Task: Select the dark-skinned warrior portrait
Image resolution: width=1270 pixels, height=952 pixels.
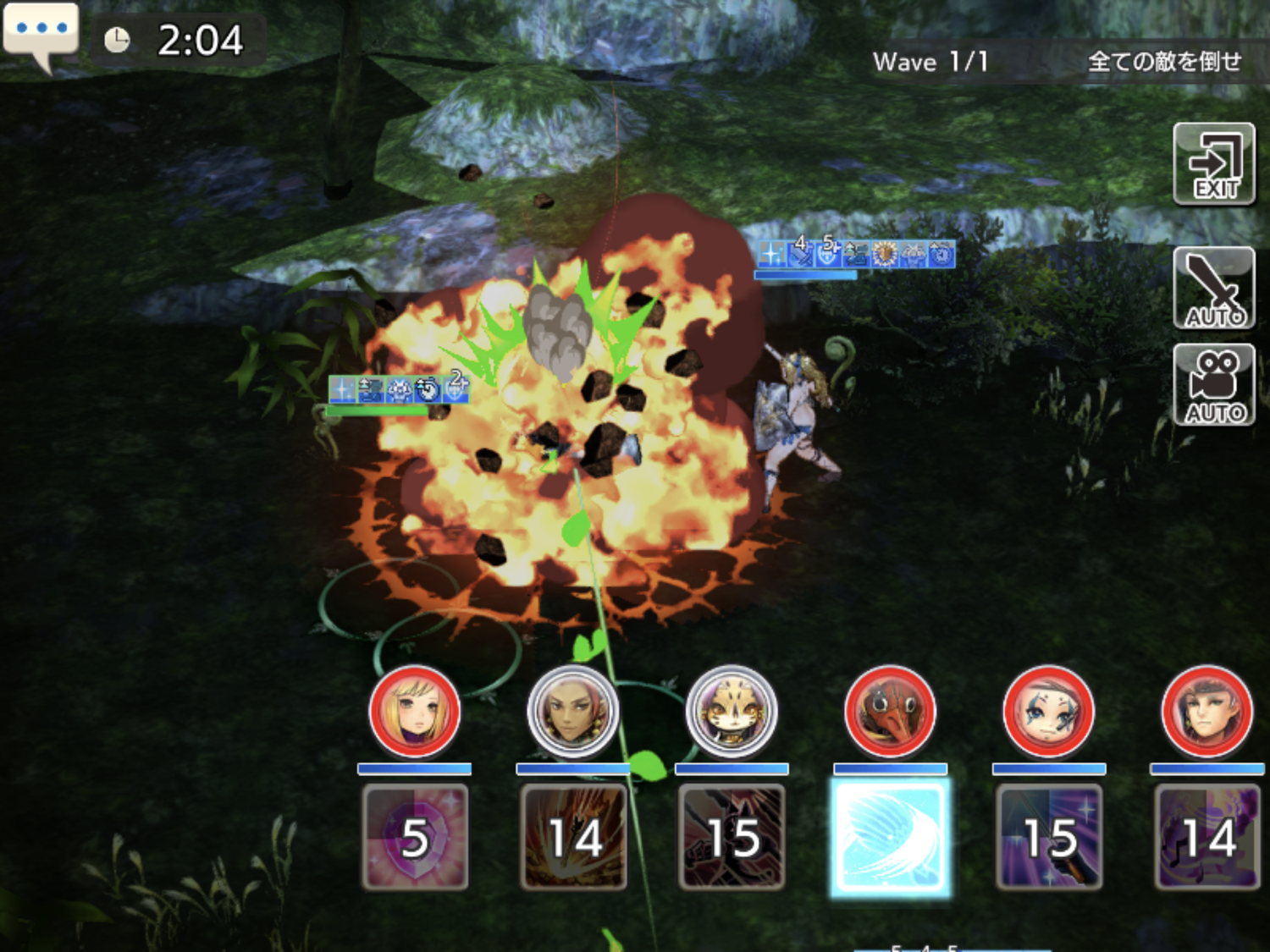Action: (x=573, y=712)
